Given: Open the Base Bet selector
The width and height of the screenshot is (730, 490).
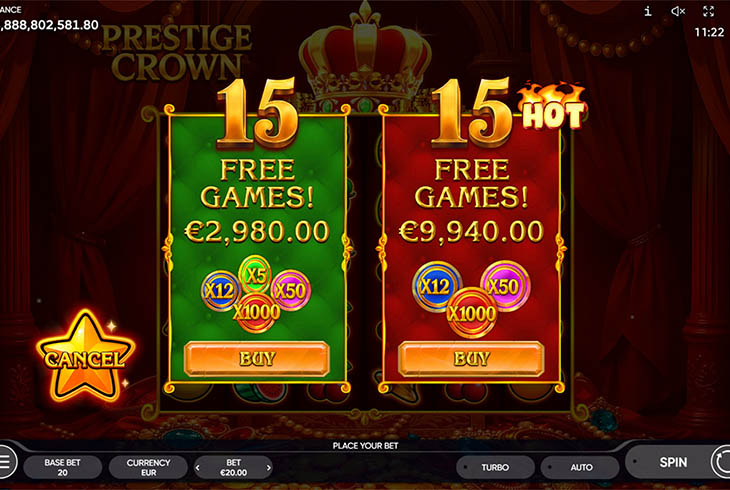Looking at the screenshot, I should (x=61, y=467).
